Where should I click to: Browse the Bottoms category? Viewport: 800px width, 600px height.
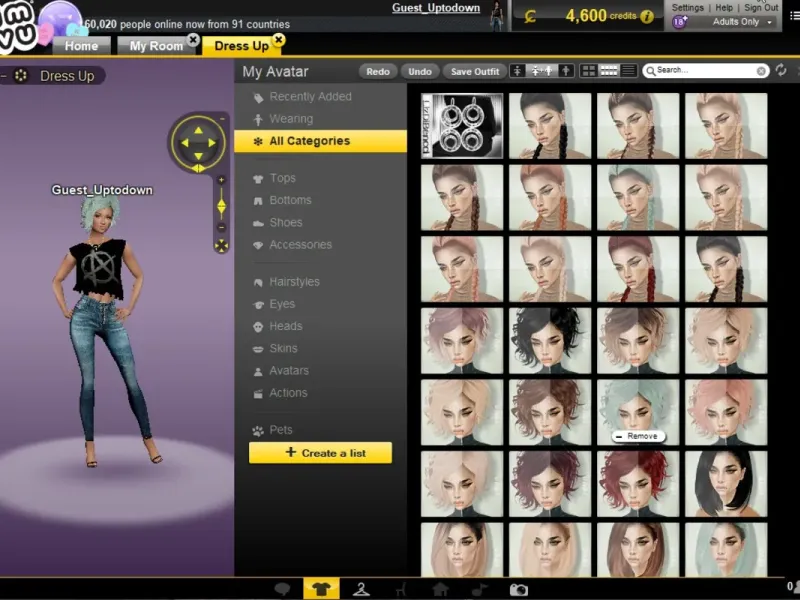290,200
